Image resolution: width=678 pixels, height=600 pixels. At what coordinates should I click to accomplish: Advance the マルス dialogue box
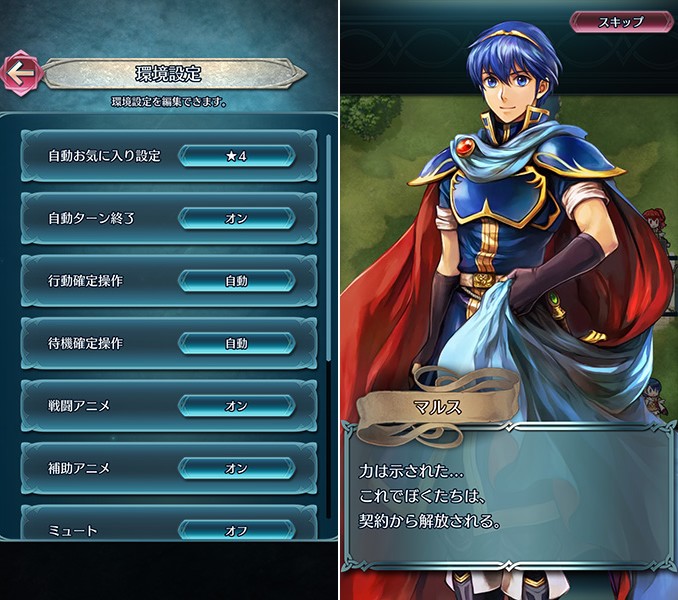click(508, 495)
